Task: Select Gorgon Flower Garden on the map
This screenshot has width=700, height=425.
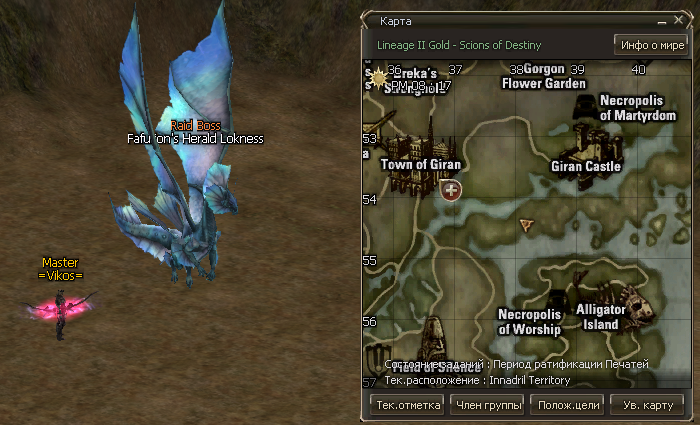Action: point(543,77)
